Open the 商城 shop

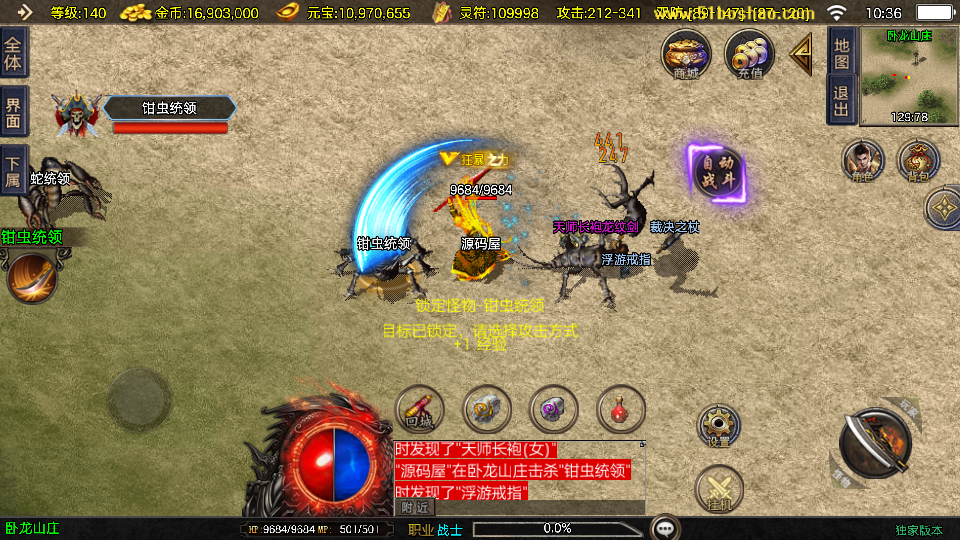tap(686, 54)
